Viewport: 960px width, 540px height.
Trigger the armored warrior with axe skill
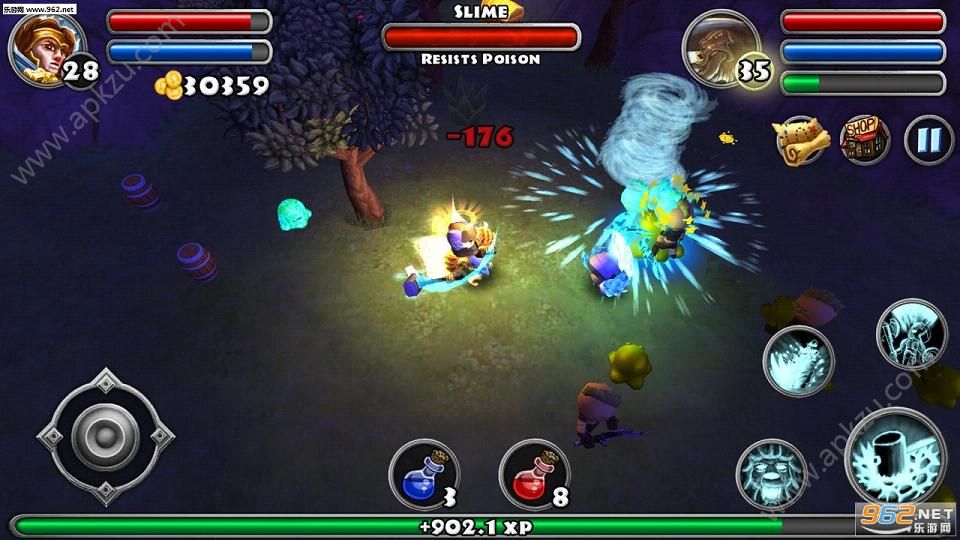pyautogui.click(x=911, y=335)
